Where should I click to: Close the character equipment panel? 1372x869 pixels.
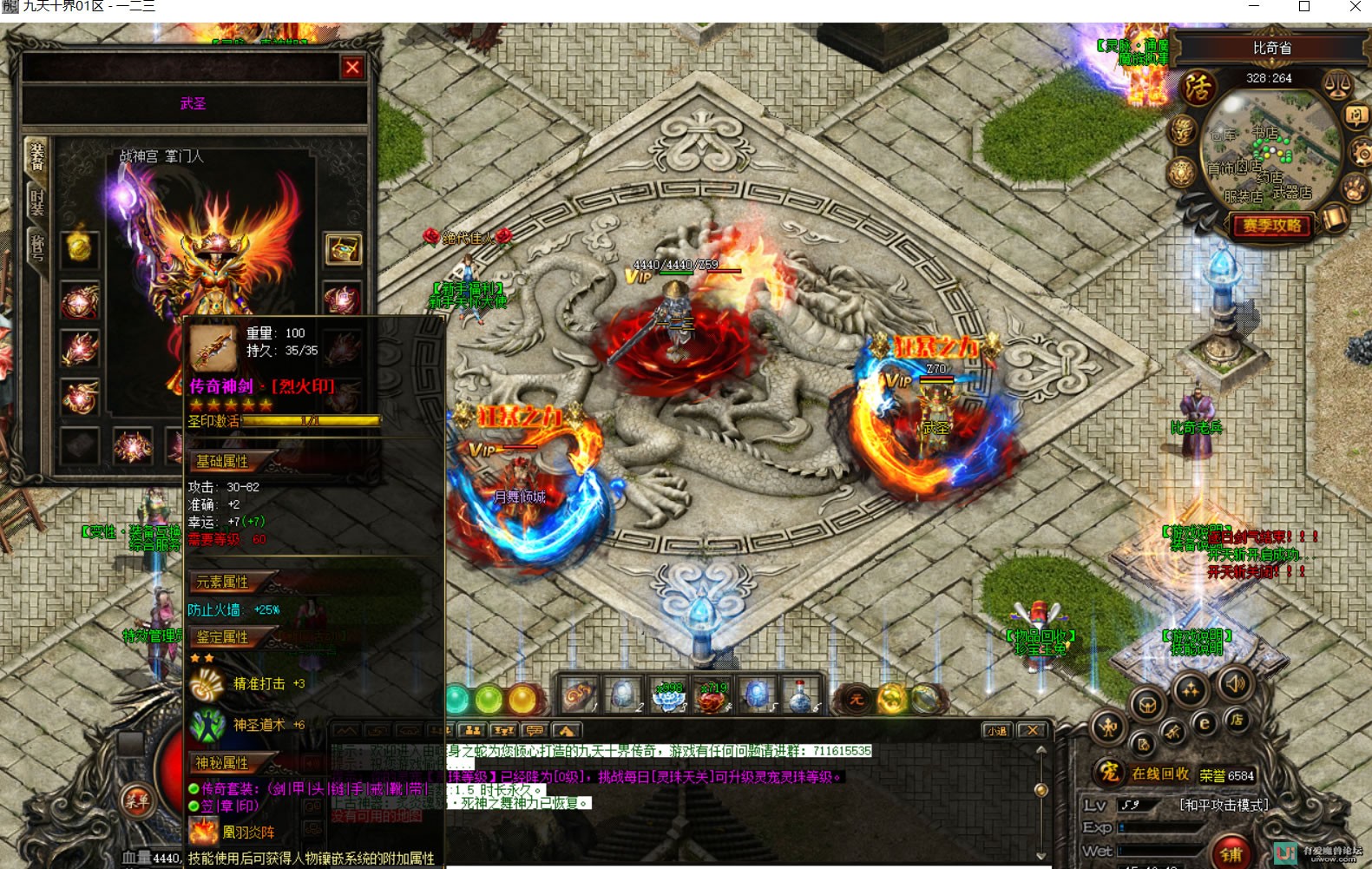[352, 68]
